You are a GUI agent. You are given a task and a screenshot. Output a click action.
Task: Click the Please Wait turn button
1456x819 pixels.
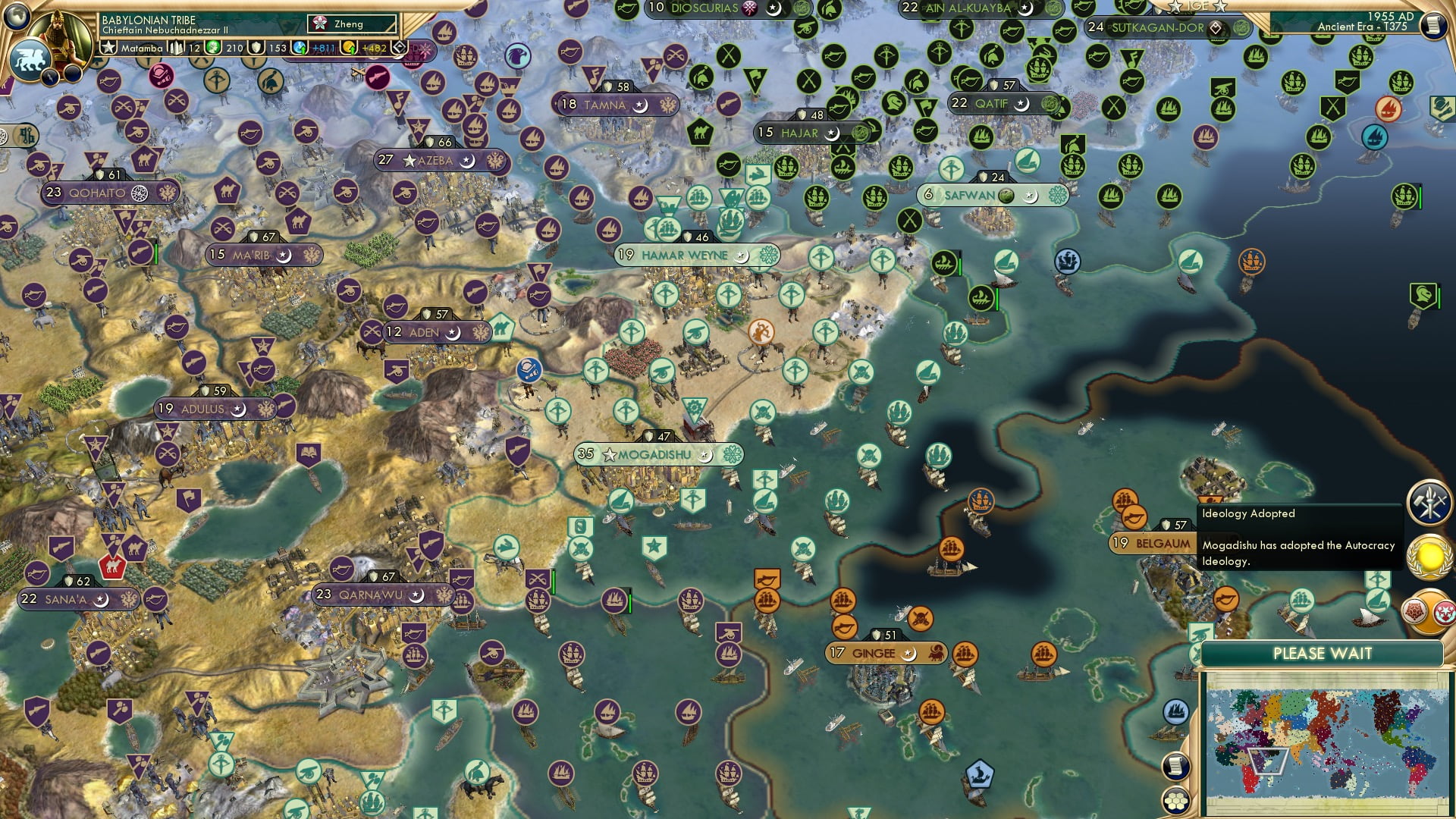[1322, 654]
